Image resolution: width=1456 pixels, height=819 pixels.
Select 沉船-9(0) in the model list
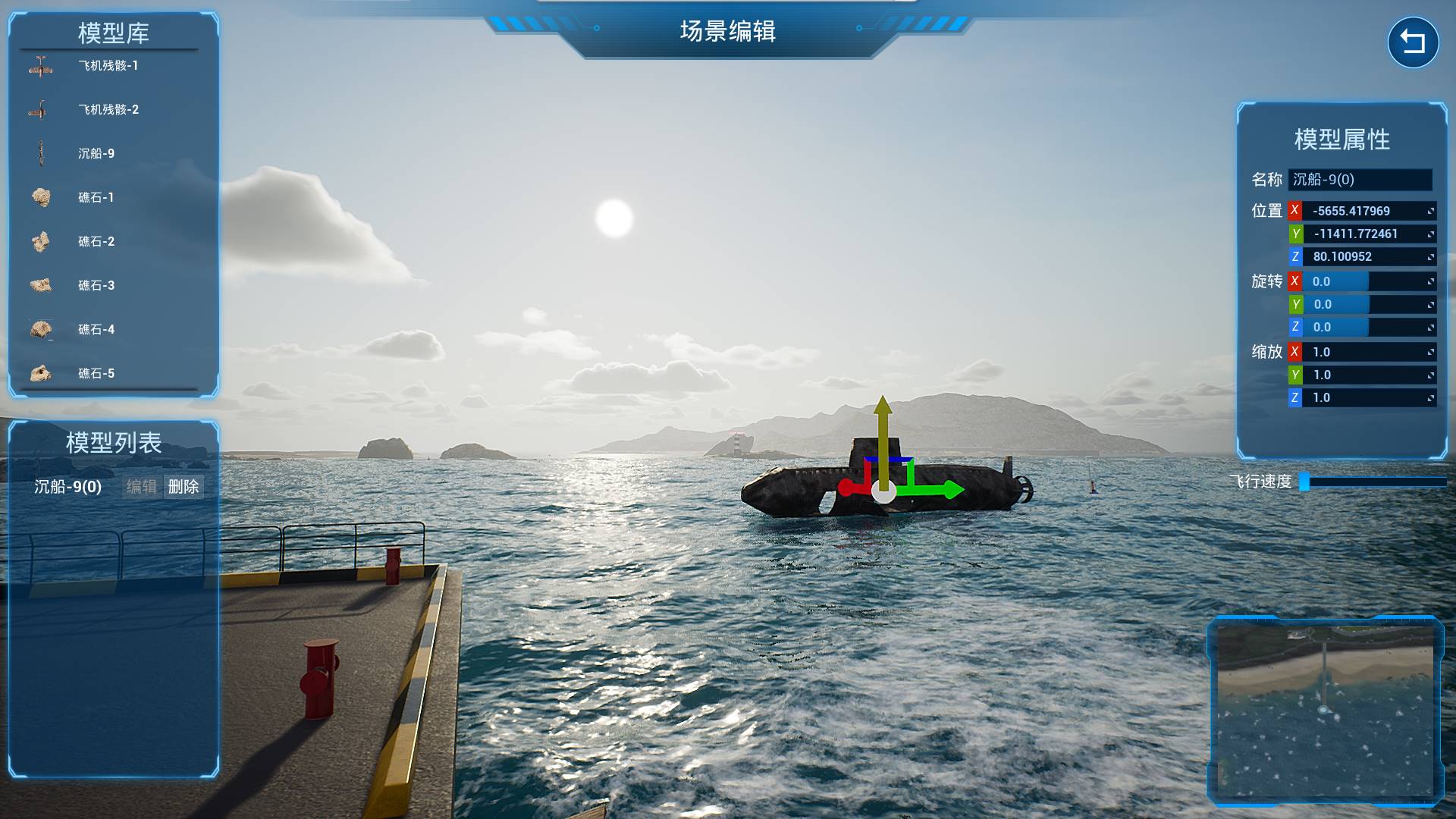(67, 487)
